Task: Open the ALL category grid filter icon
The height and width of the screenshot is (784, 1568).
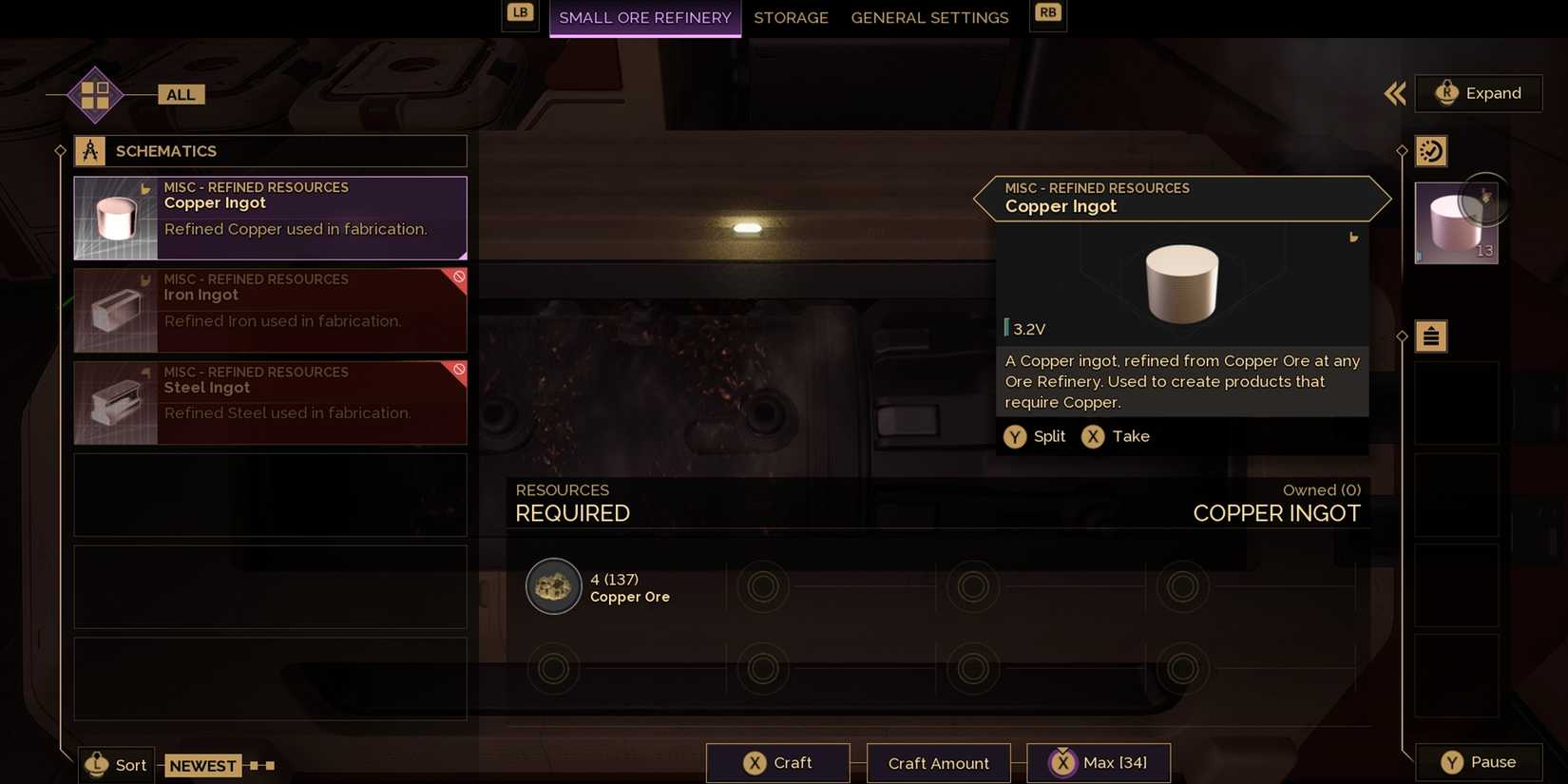Action: 93,93
